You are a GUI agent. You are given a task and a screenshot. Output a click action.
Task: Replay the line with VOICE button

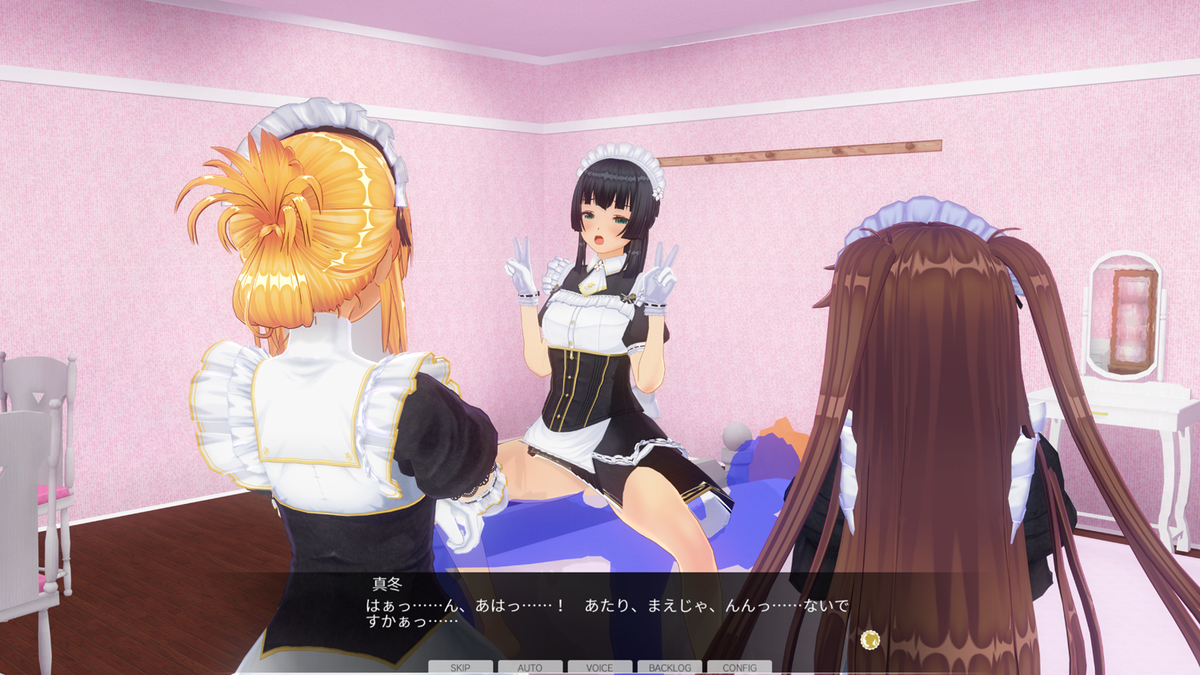pos(600,667)
